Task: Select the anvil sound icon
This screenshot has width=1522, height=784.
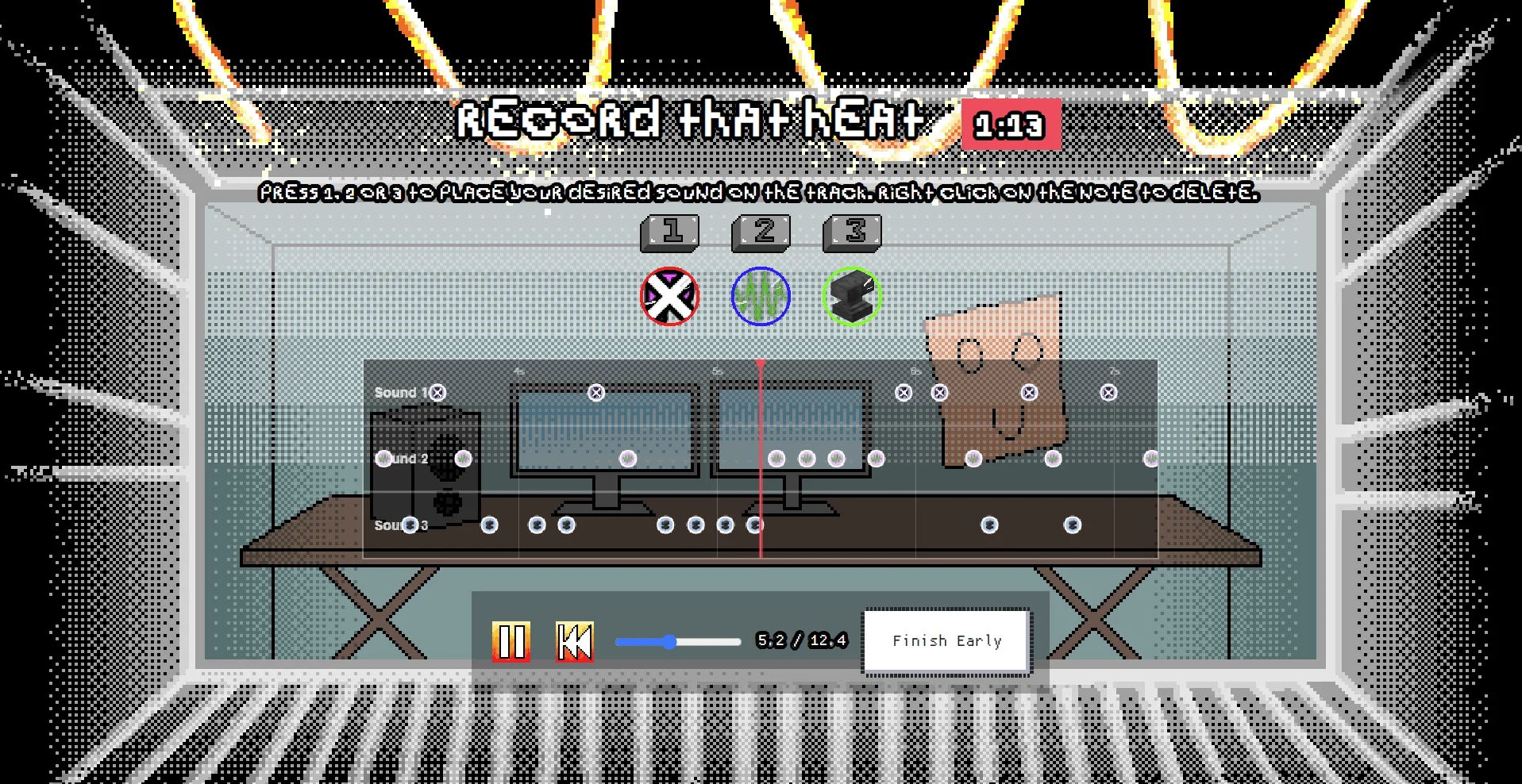Action: click(851, 296)
